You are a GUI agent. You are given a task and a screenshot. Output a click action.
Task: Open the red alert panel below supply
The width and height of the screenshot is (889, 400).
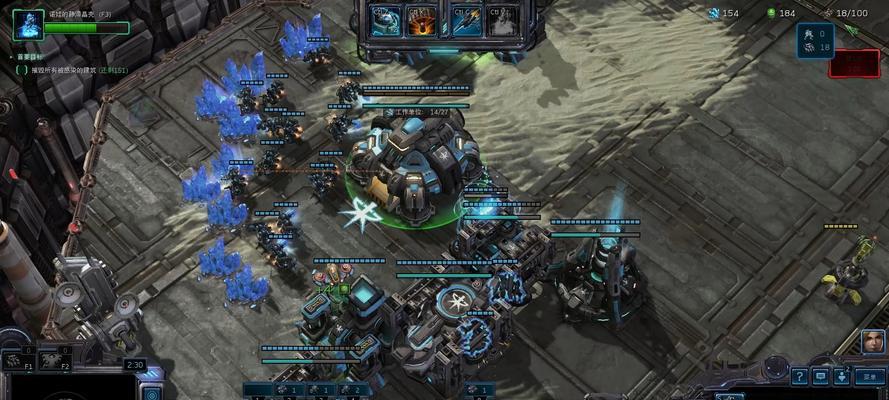854,62
